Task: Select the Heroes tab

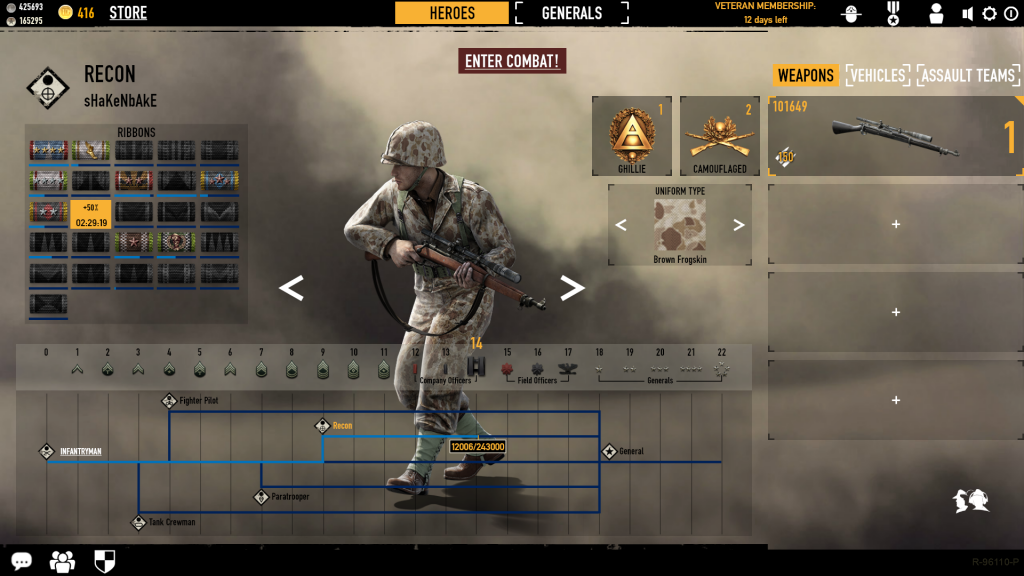Action: [452, 13]
